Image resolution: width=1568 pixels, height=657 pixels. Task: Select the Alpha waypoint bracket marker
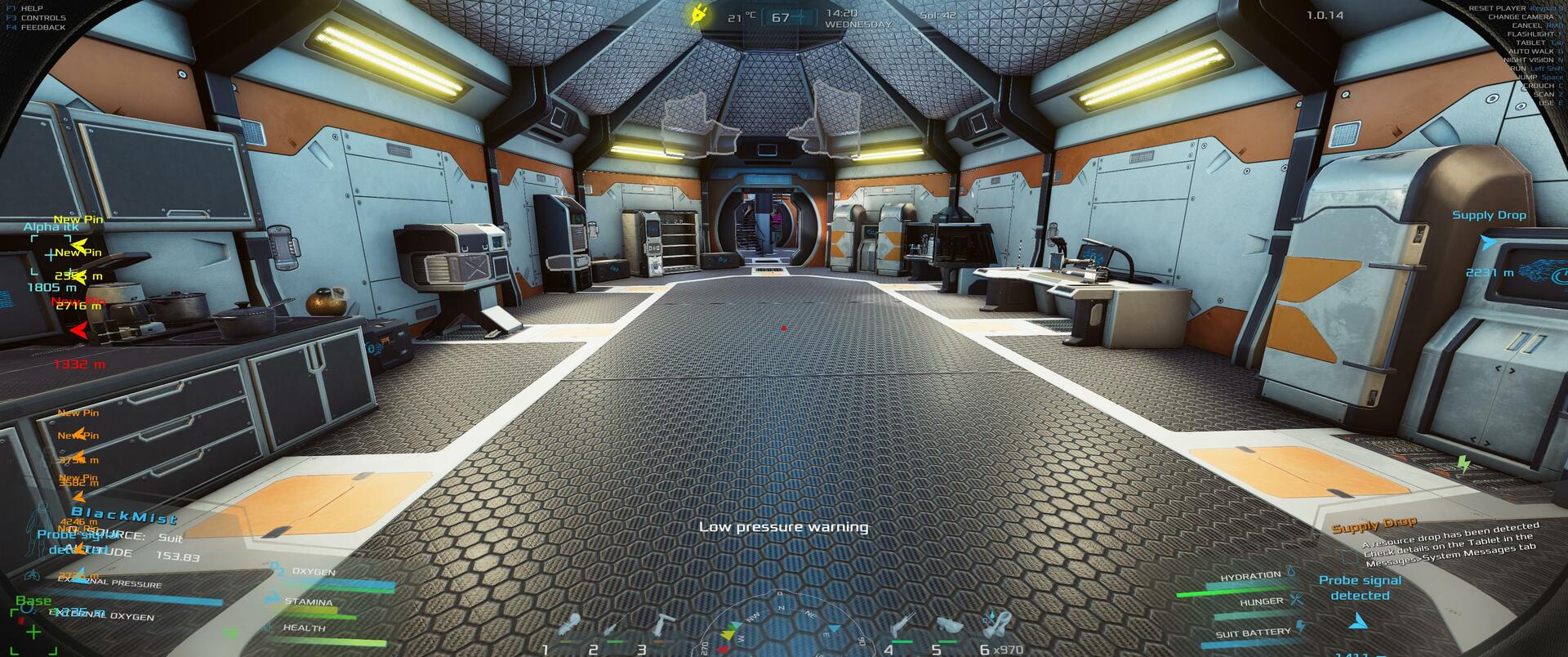(49, 255)
